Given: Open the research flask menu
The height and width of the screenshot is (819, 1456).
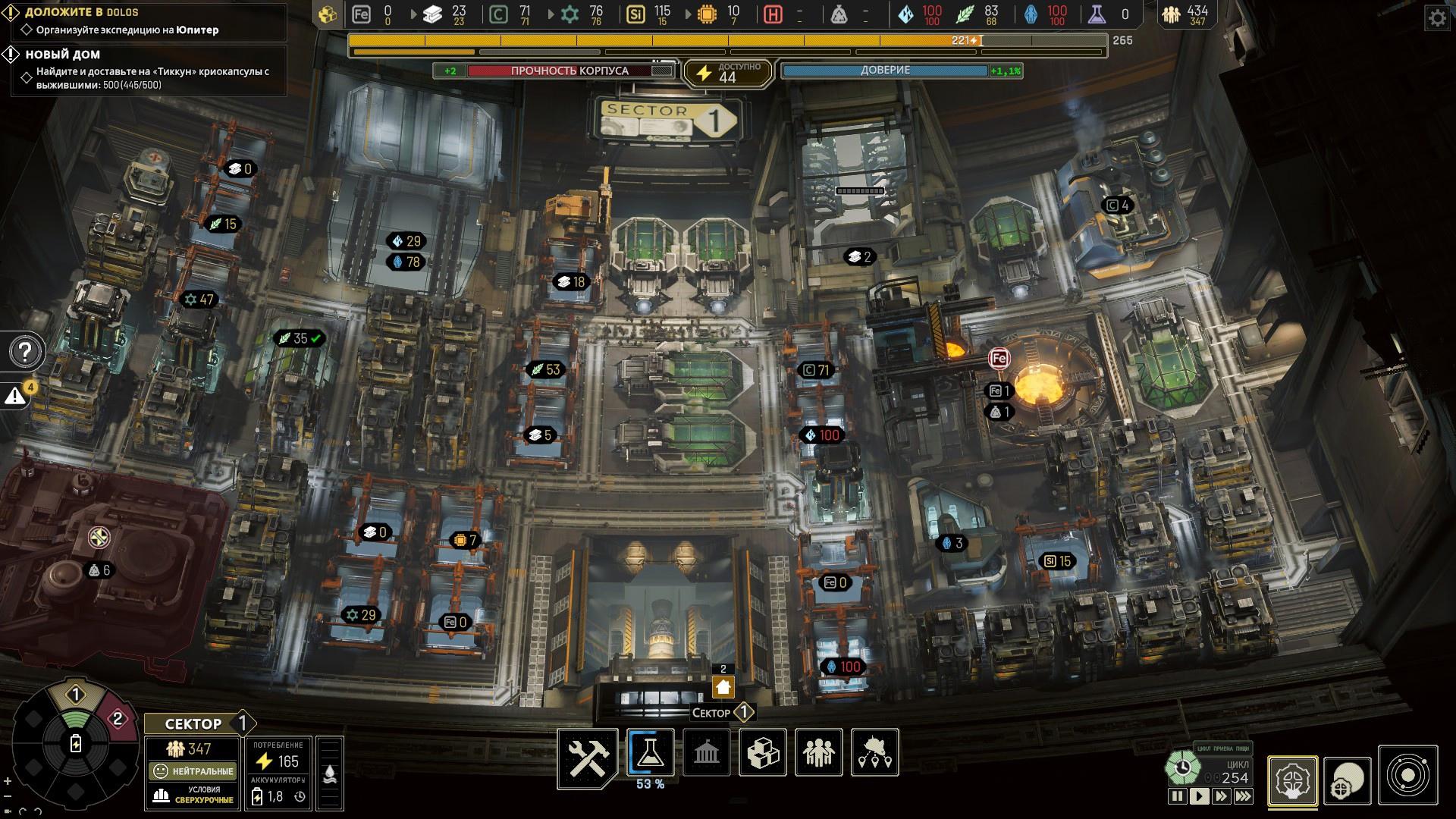Looking at the screenshot, I should [650, 753].
